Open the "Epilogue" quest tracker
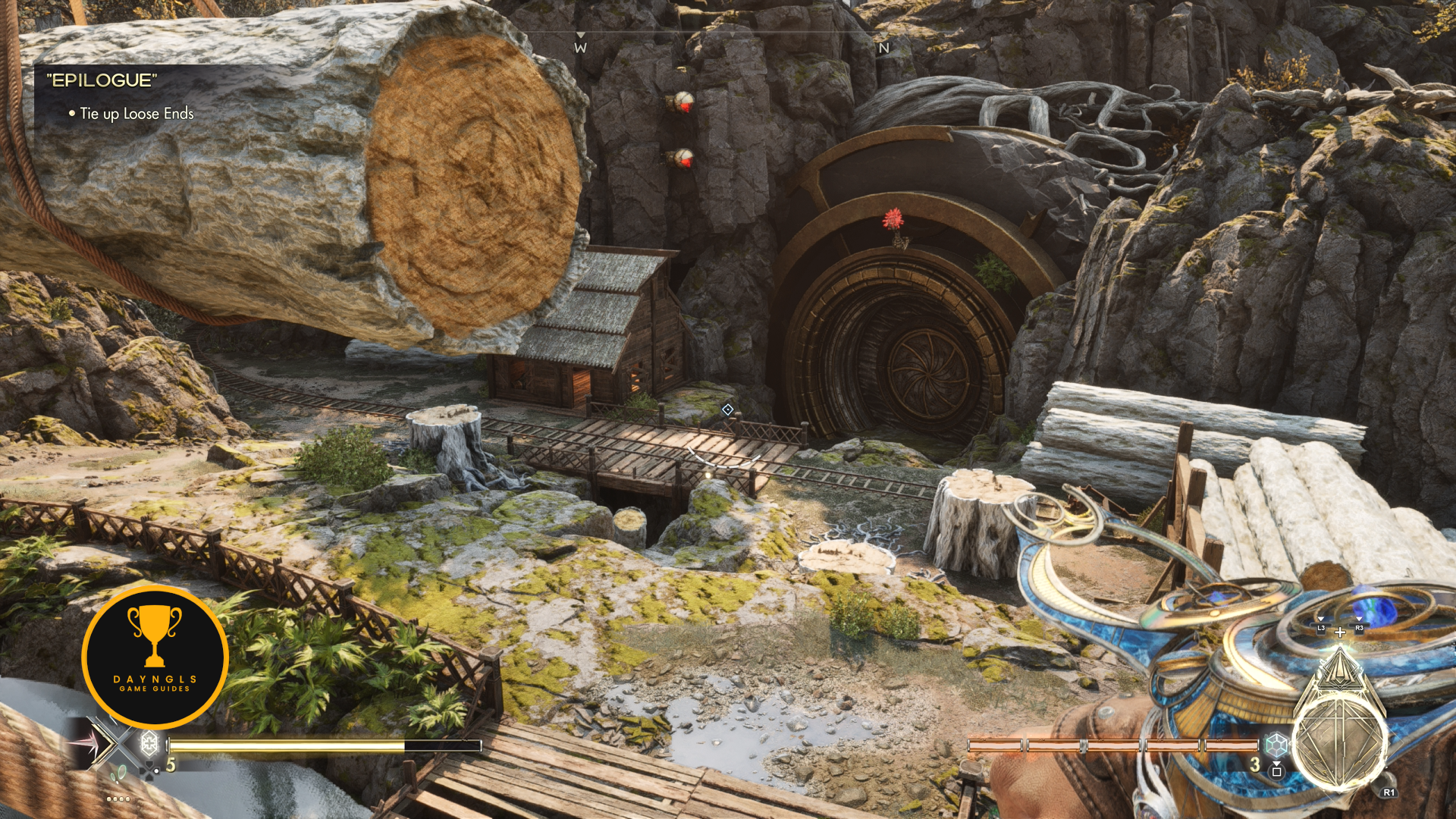This screenshot has height=819, width=1456. pos(102,80)
